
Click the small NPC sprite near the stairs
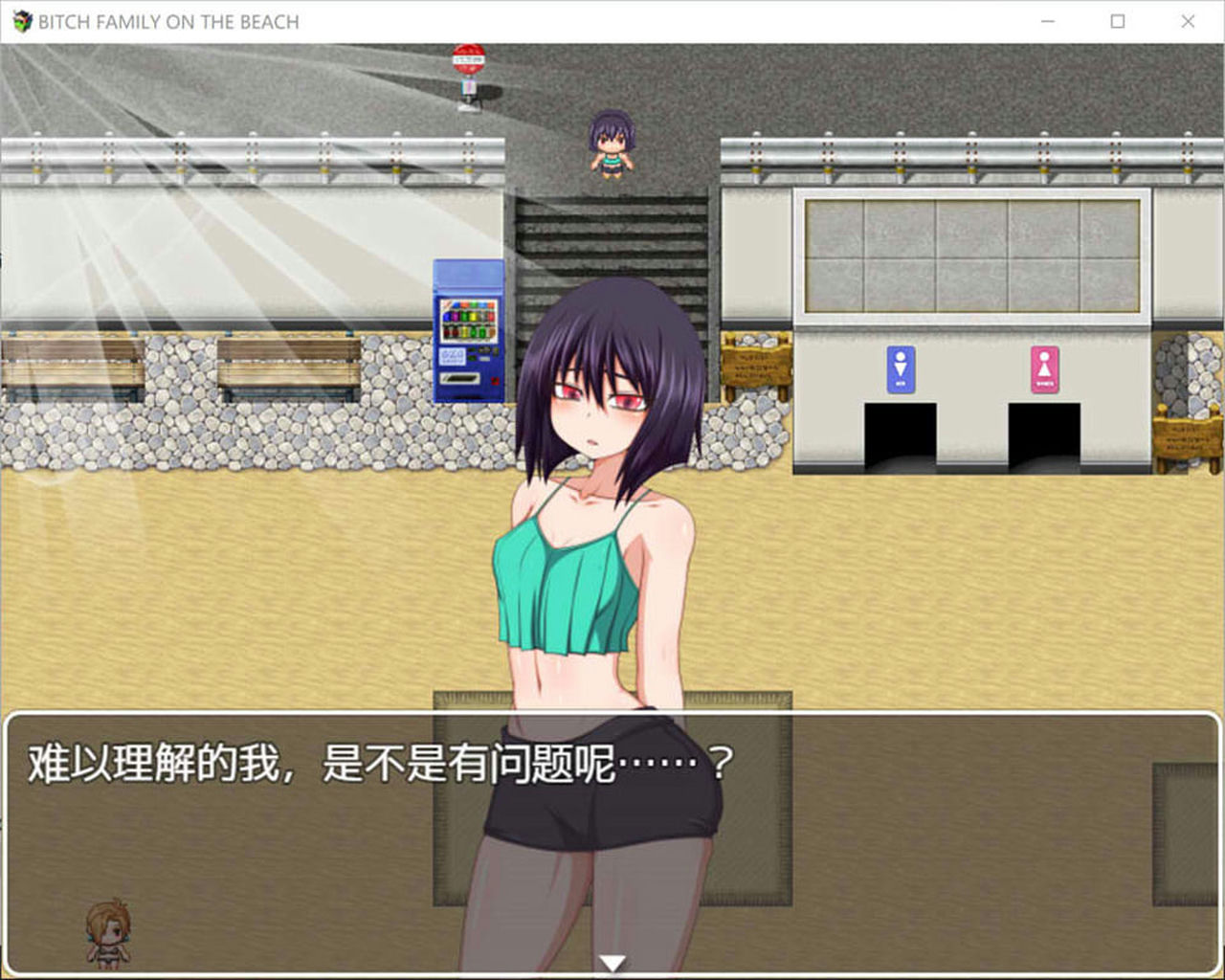tap(610, 144)
